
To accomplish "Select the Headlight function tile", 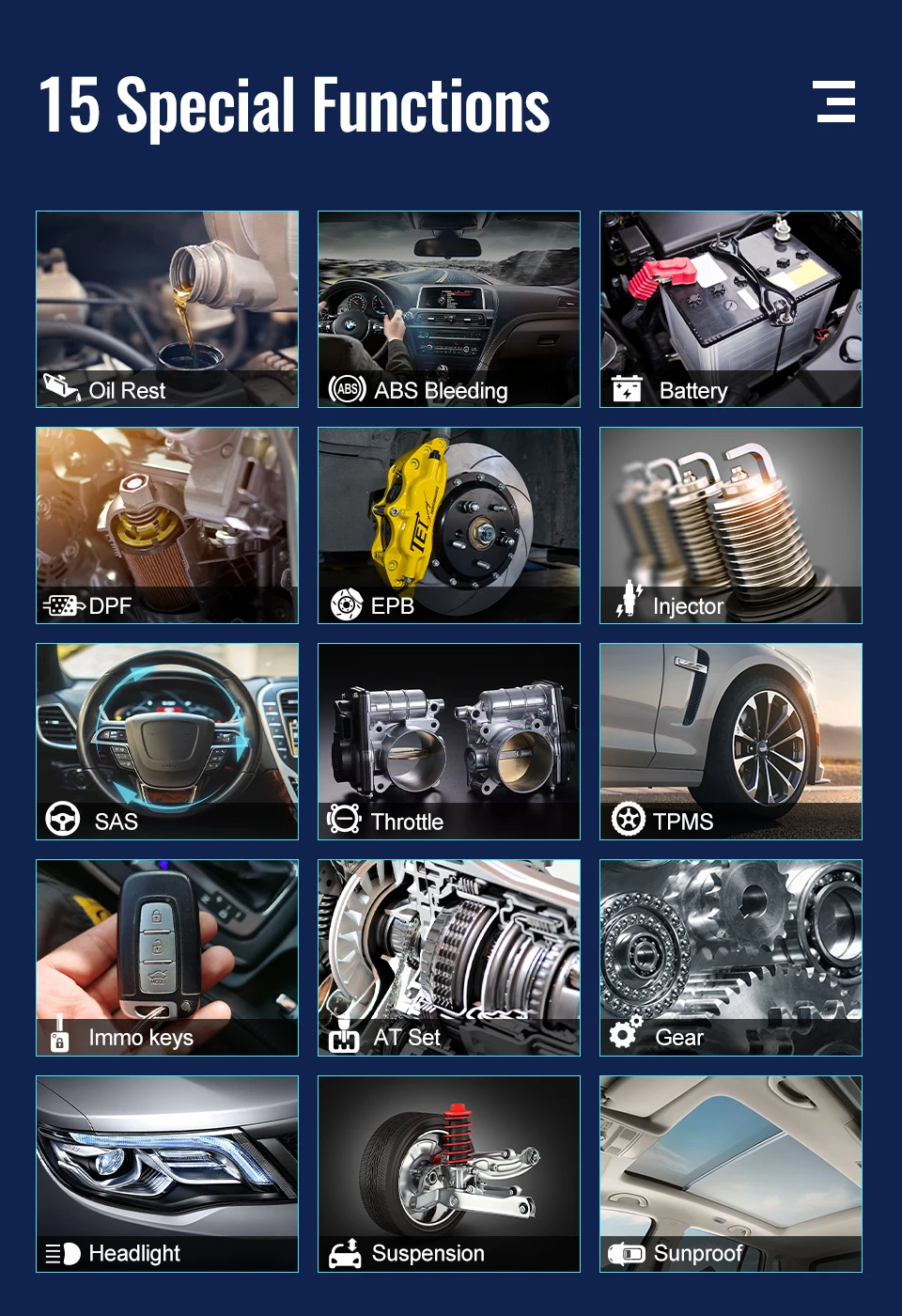I will tap(167, 1174).
